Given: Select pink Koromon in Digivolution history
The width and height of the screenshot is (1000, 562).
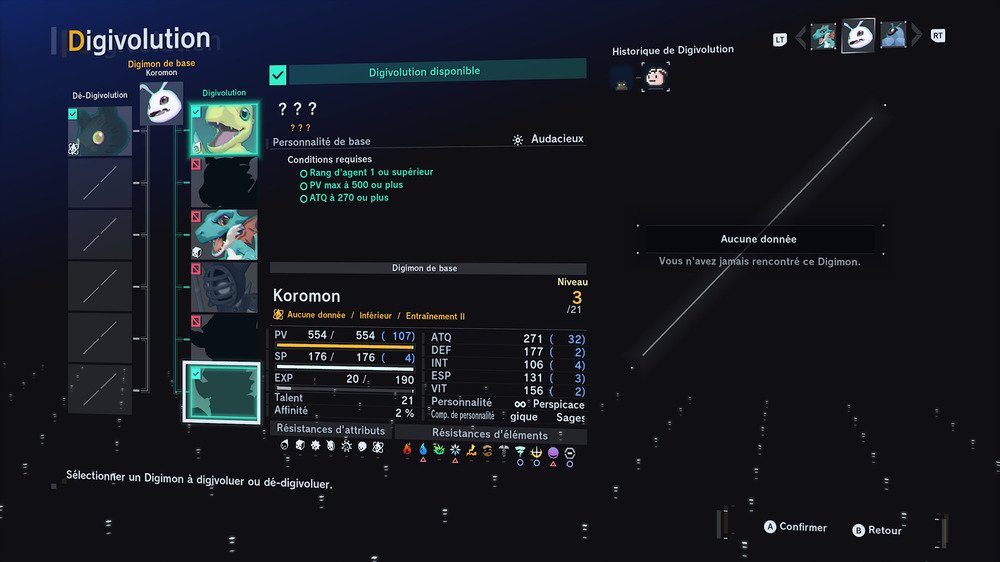Looking at the screenshot, I should tap(656, 77).
